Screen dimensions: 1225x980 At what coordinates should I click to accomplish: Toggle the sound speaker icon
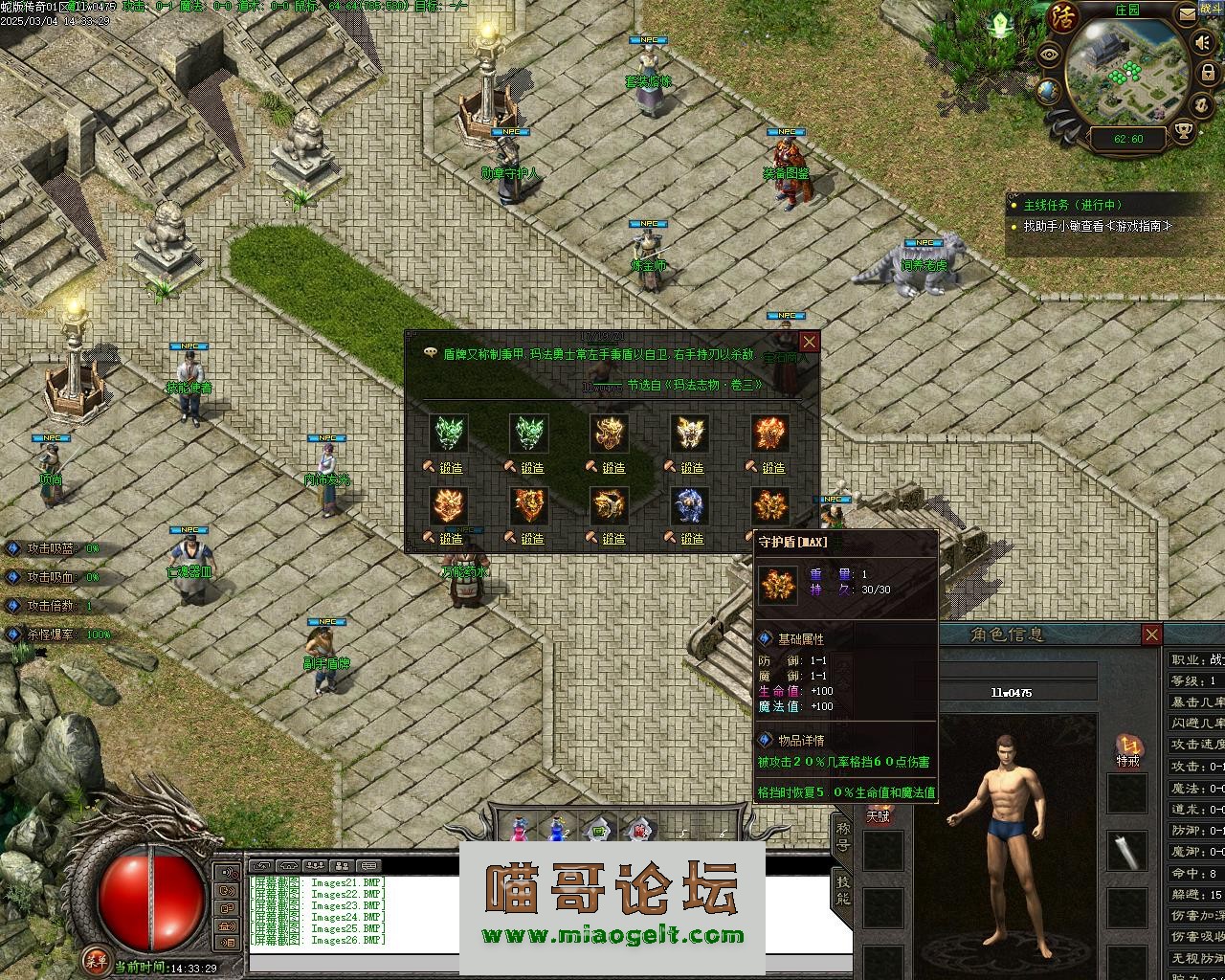click(1203, 43)
